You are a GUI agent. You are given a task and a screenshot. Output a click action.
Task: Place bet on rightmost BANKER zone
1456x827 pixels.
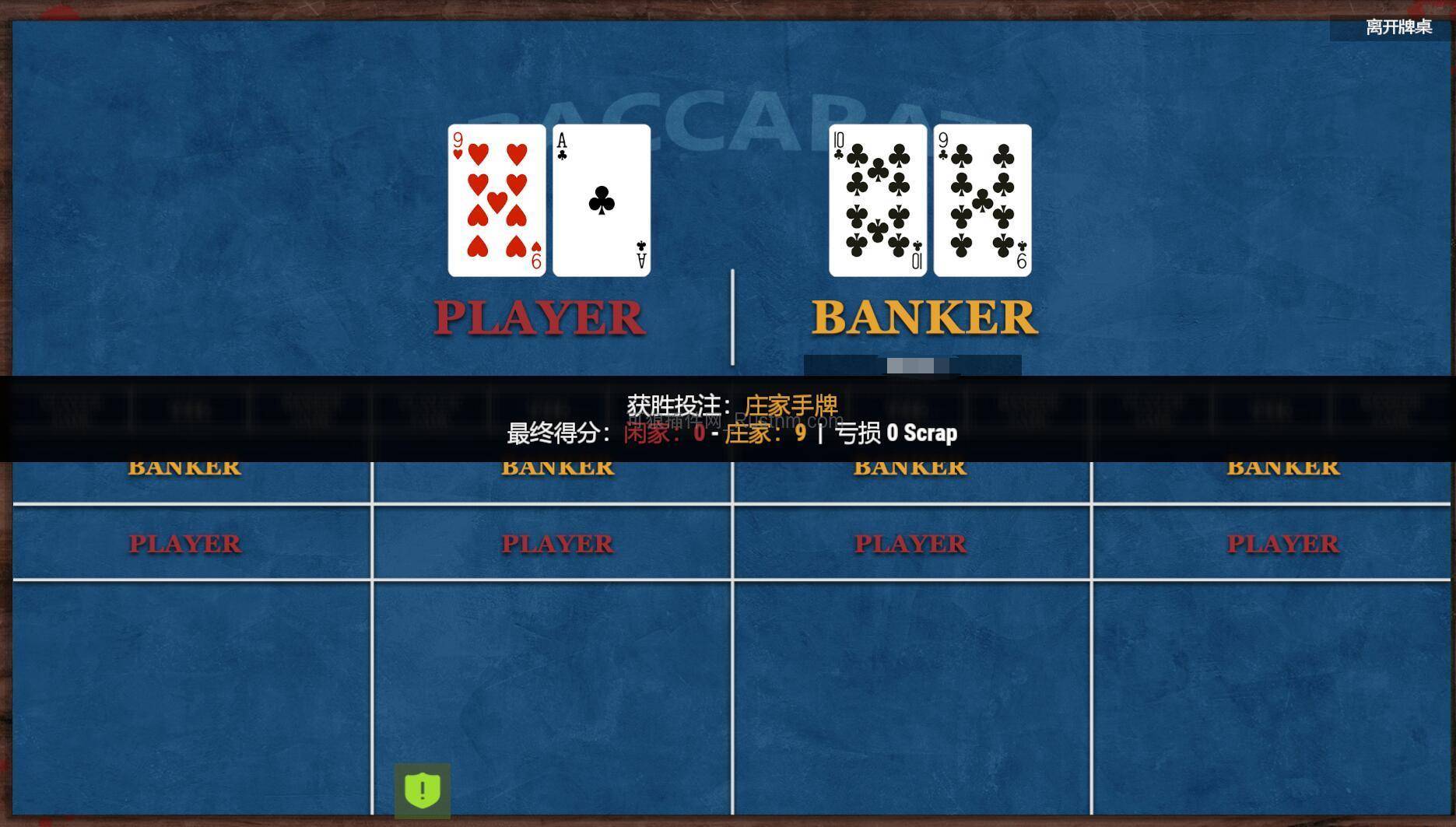[1282, 466]
